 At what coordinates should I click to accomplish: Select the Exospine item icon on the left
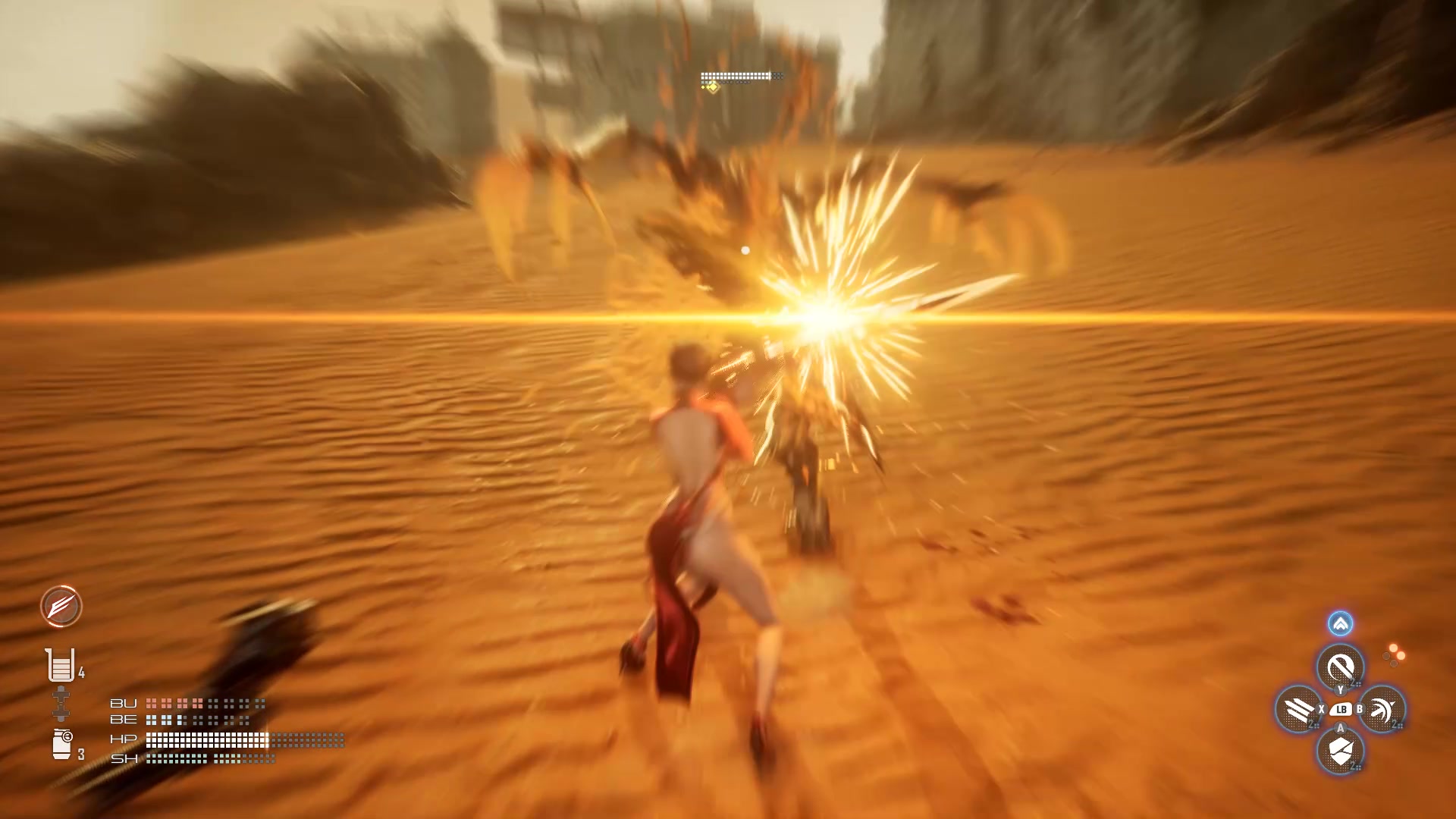[62, 703]
